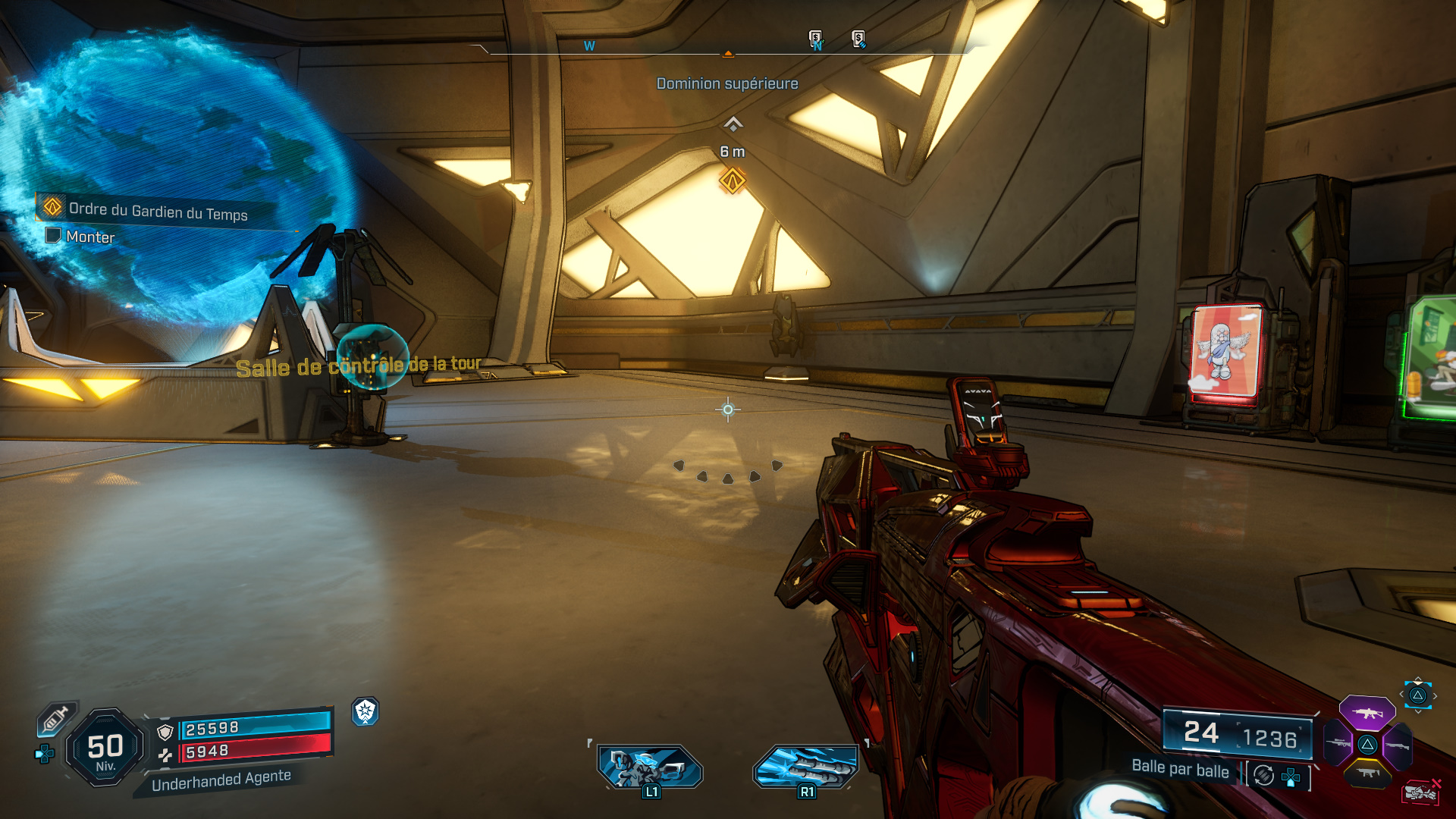Click the syringe health icon near the level badge
Viewport: 1456px width, 819px height.
(55, 718)
